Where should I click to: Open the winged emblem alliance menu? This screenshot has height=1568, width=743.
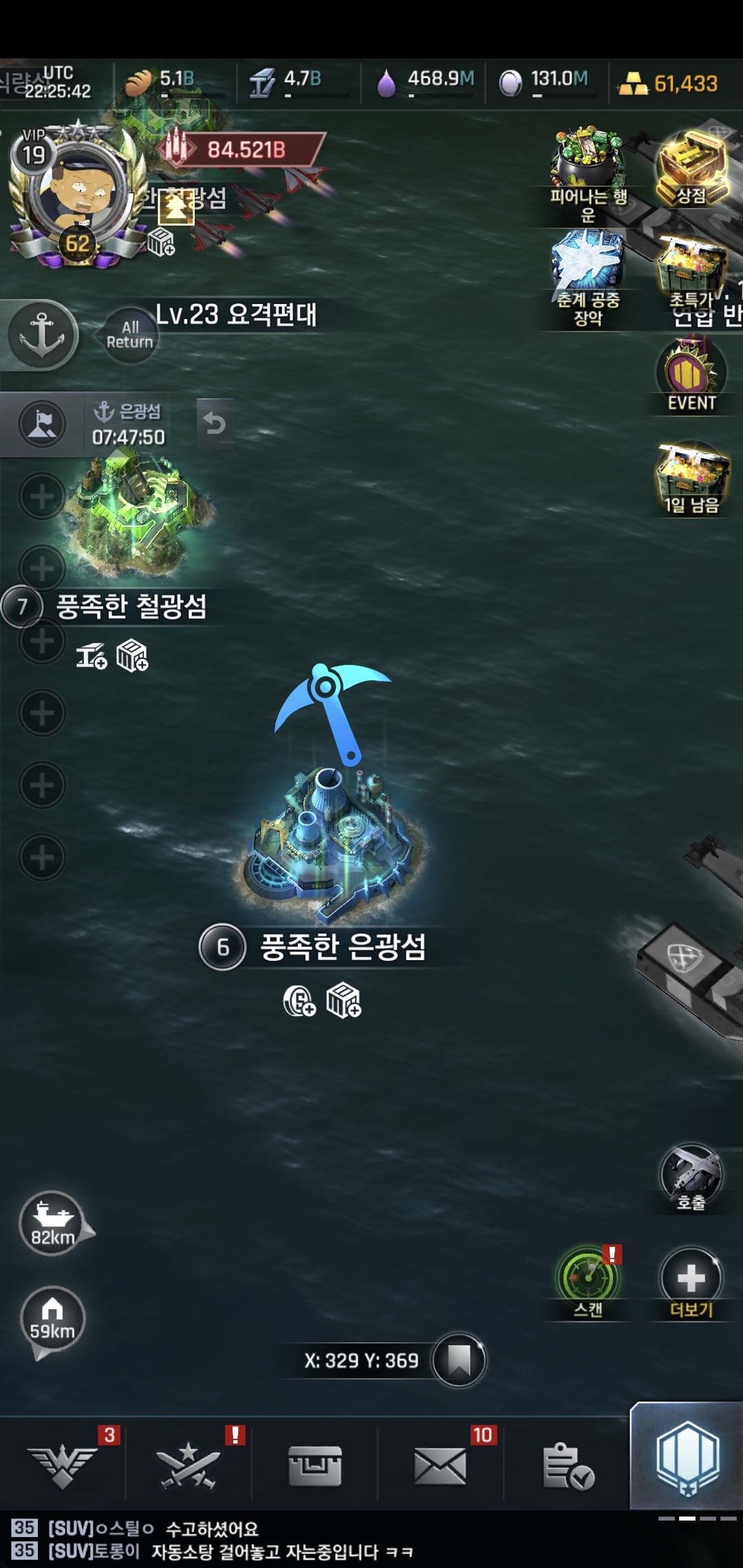(x=63, y=1465)
